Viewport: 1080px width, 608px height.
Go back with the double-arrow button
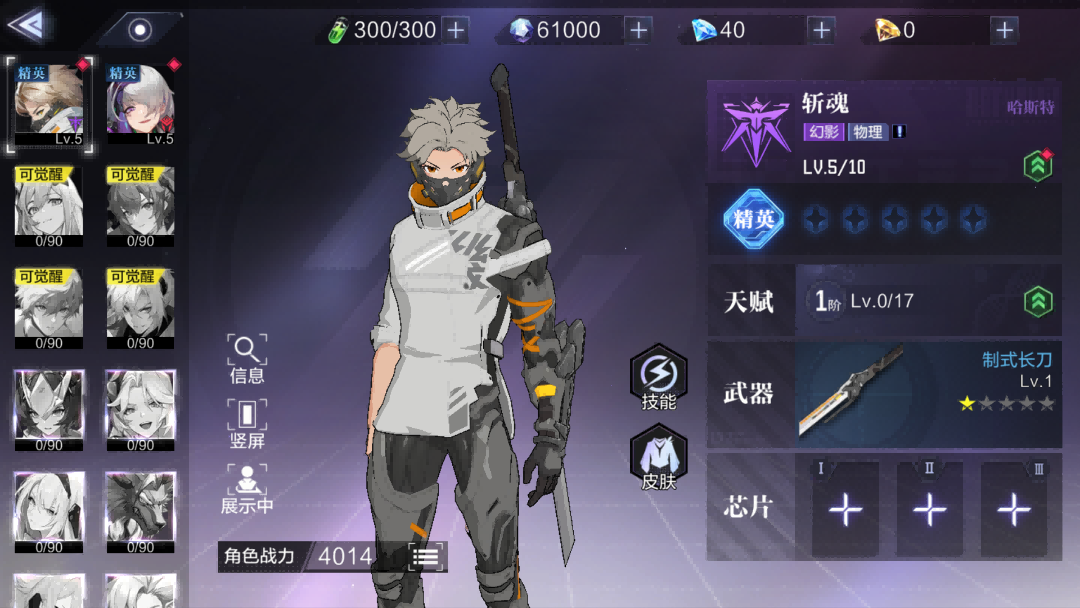click(x=28, y=25)
